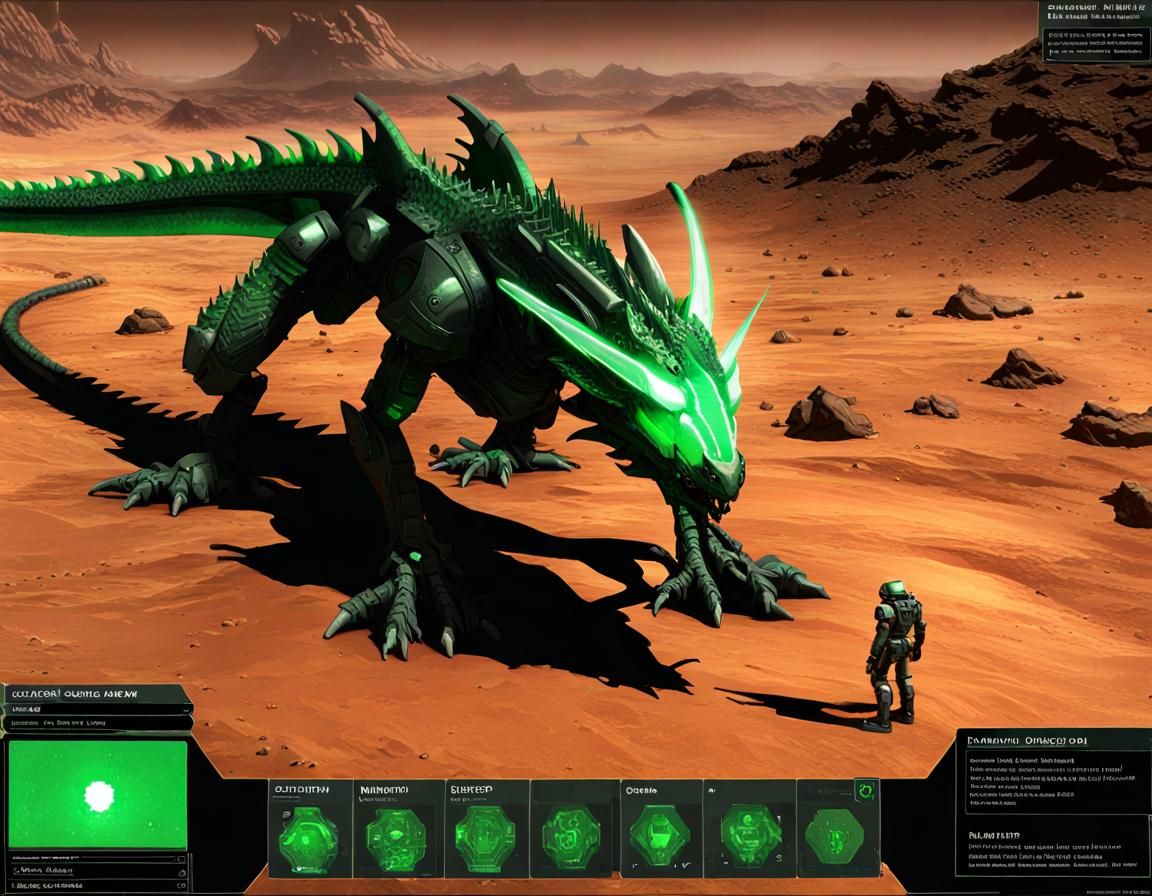
Task: Click the green radar scanner display
Action: (x=97, y=795)
